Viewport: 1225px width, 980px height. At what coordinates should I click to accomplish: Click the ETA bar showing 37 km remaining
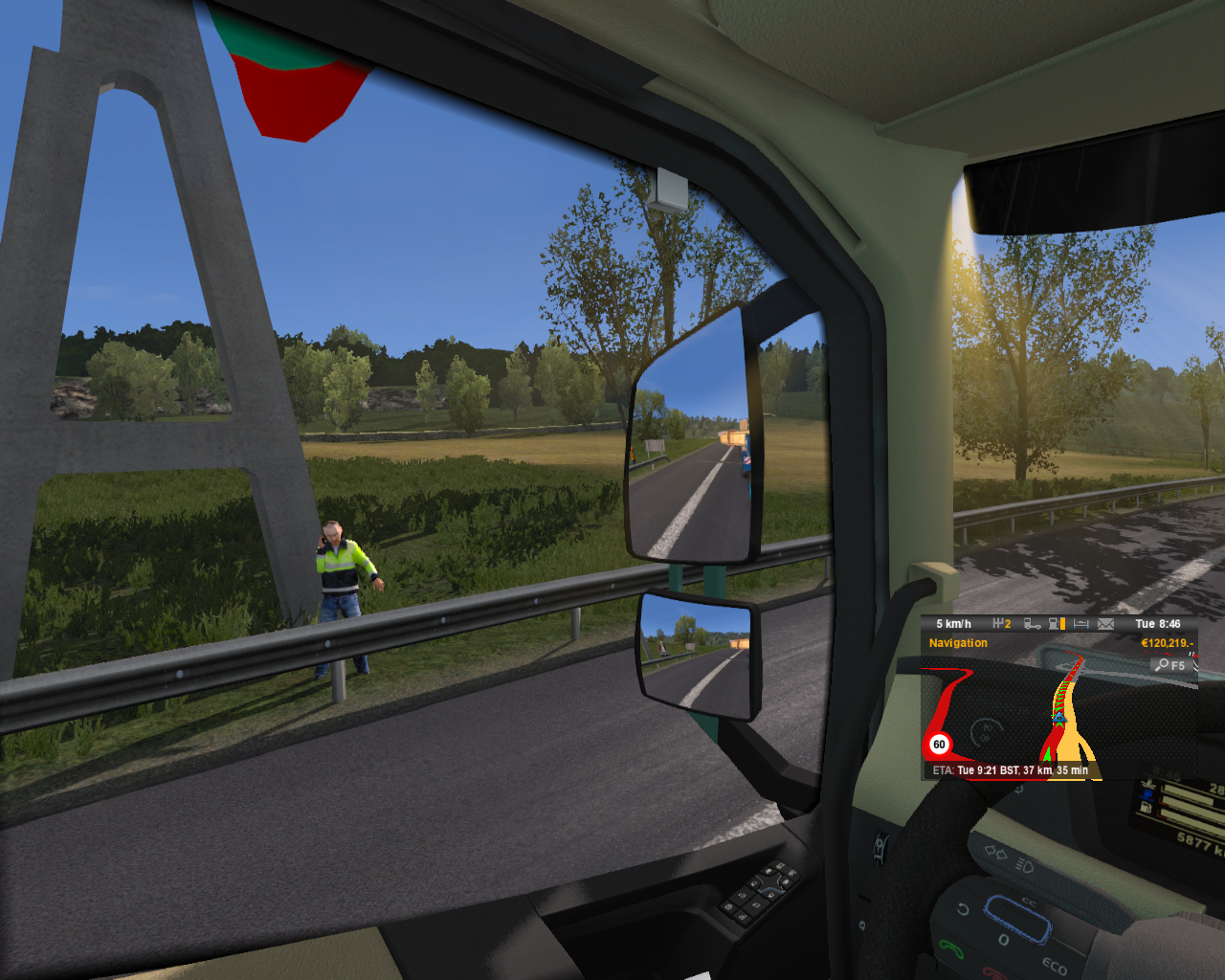click(1010, 768)
